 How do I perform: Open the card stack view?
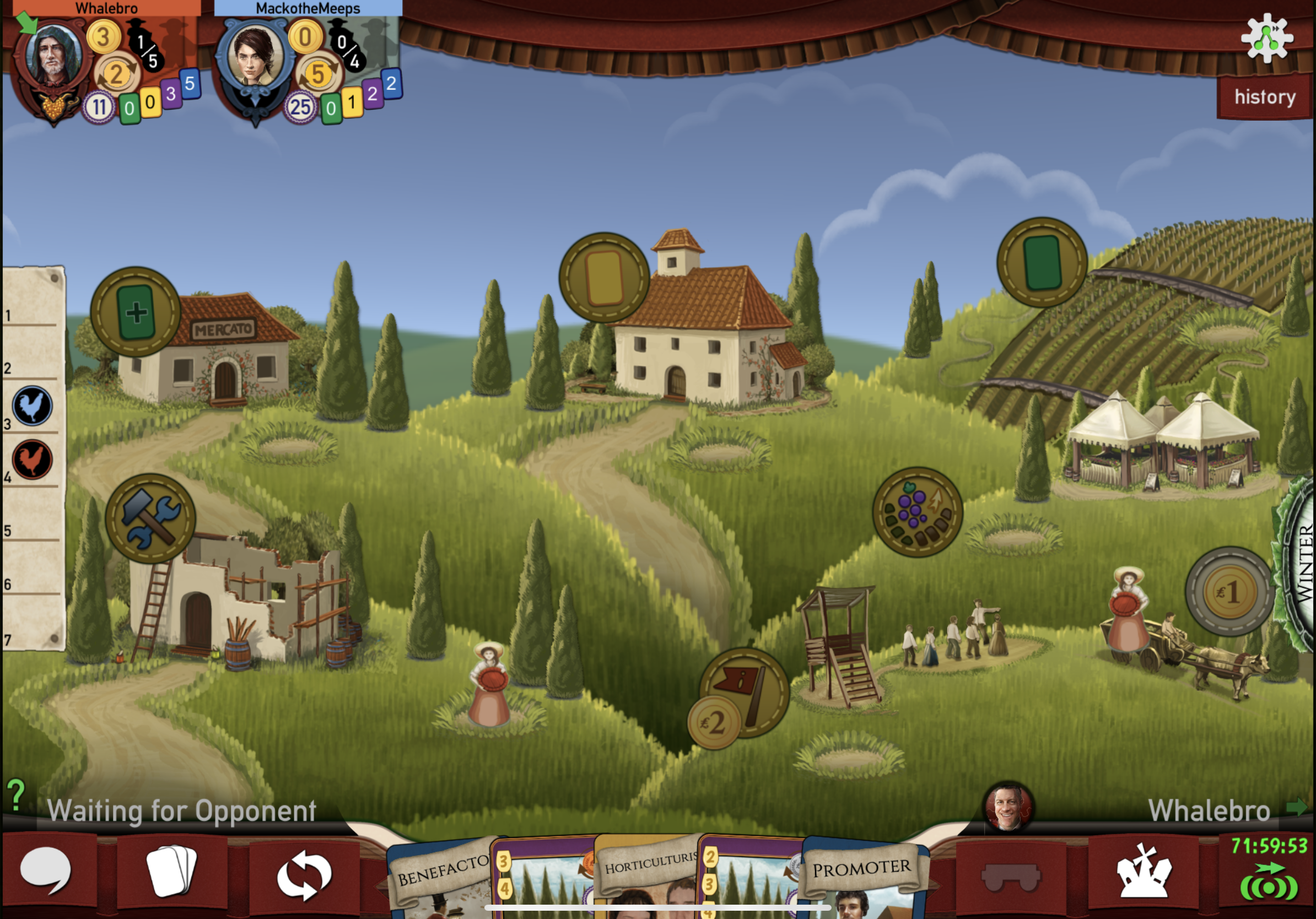(171, 871)
